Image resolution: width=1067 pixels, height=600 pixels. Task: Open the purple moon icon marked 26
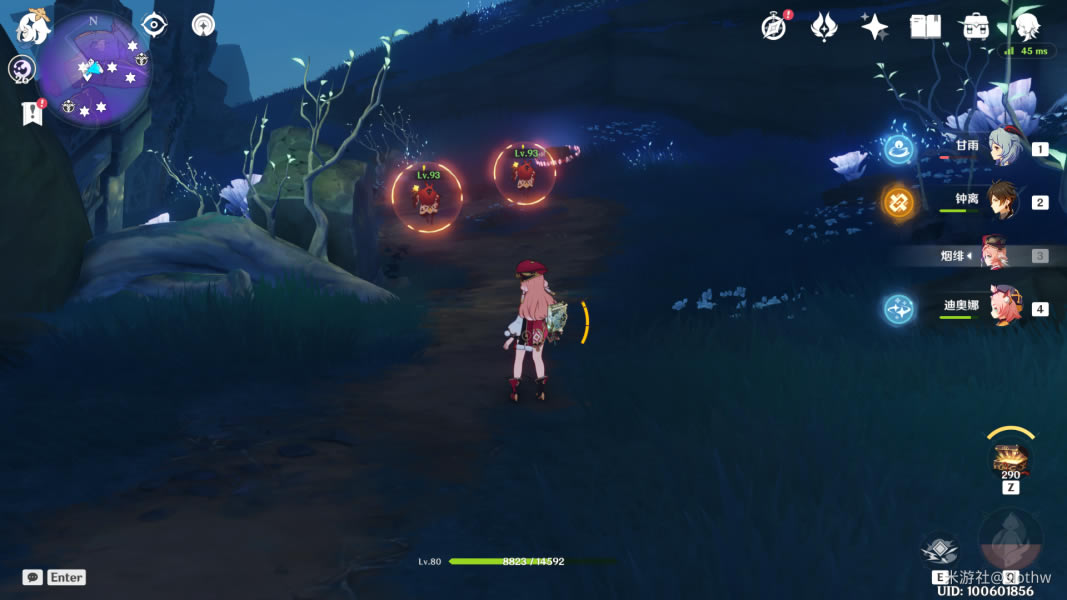[x=21, y=69]
